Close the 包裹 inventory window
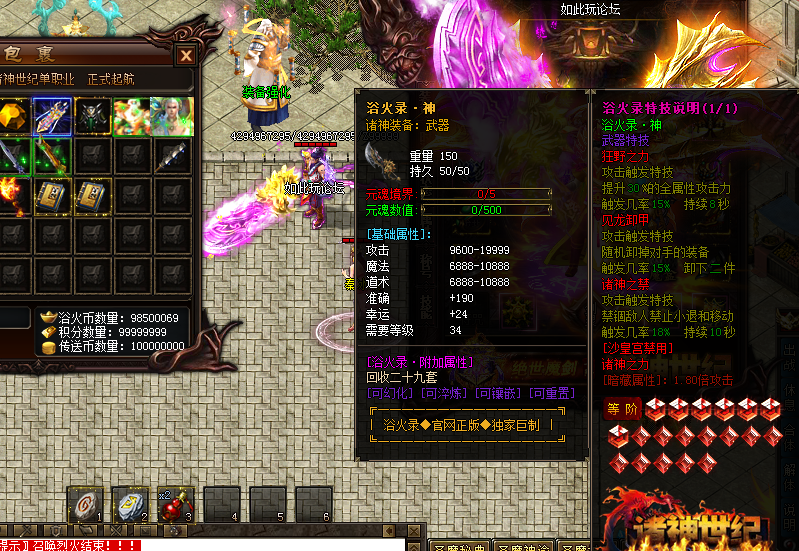The image size is (799, 551). (186, 55)
